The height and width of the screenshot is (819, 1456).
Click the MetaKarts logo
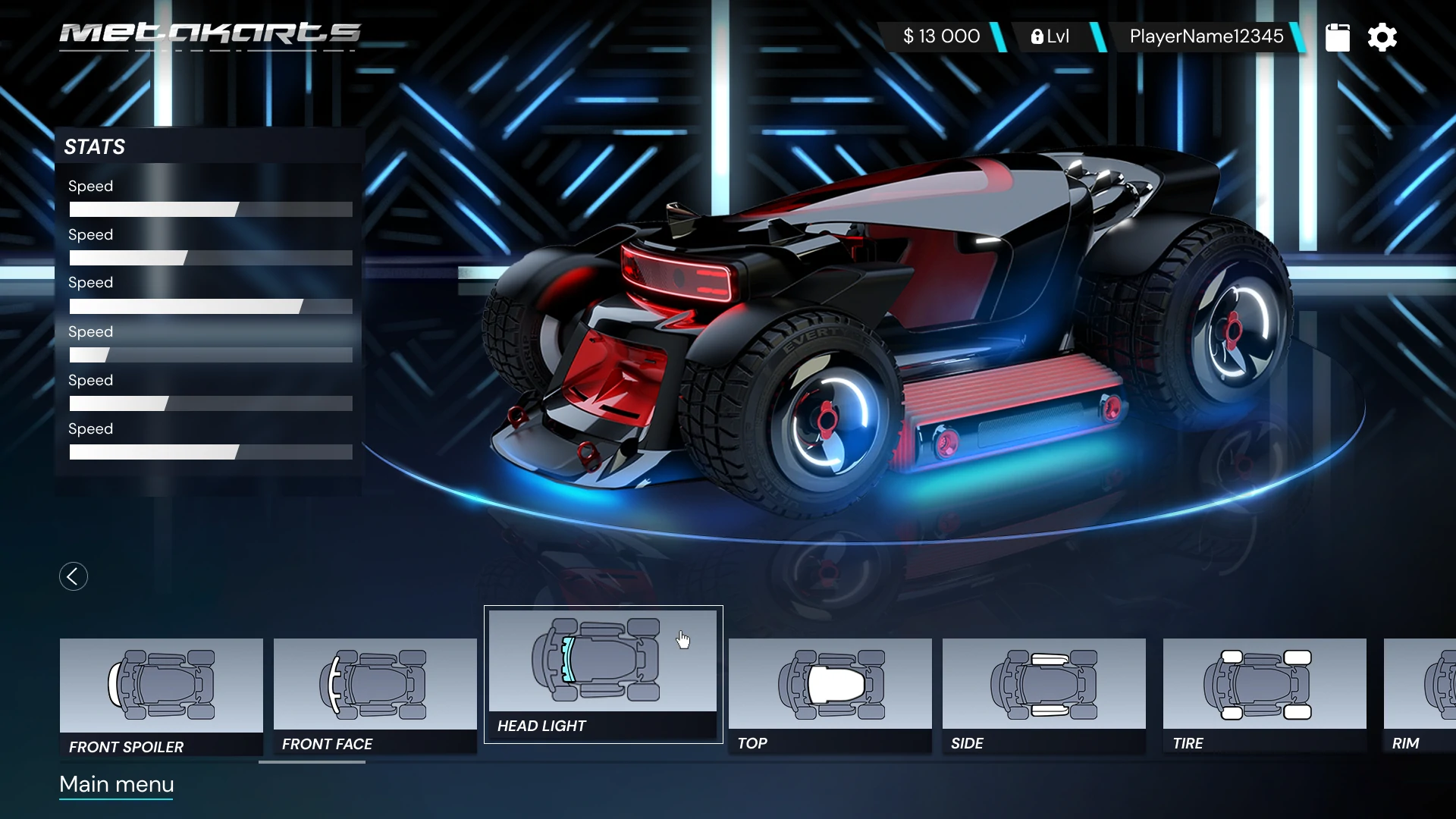click(209, 34)
